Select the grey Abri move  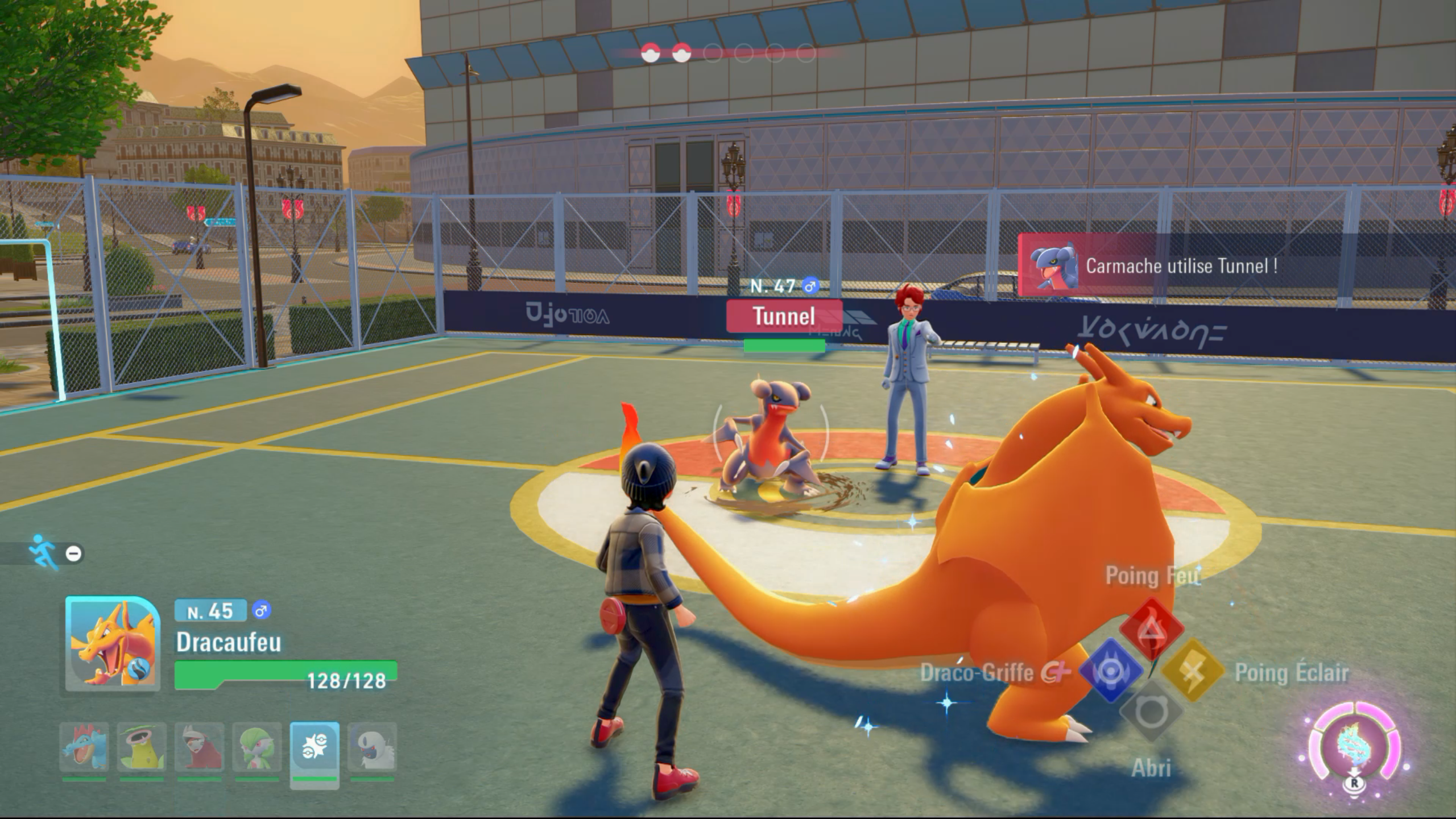[x=1151, y=711]
